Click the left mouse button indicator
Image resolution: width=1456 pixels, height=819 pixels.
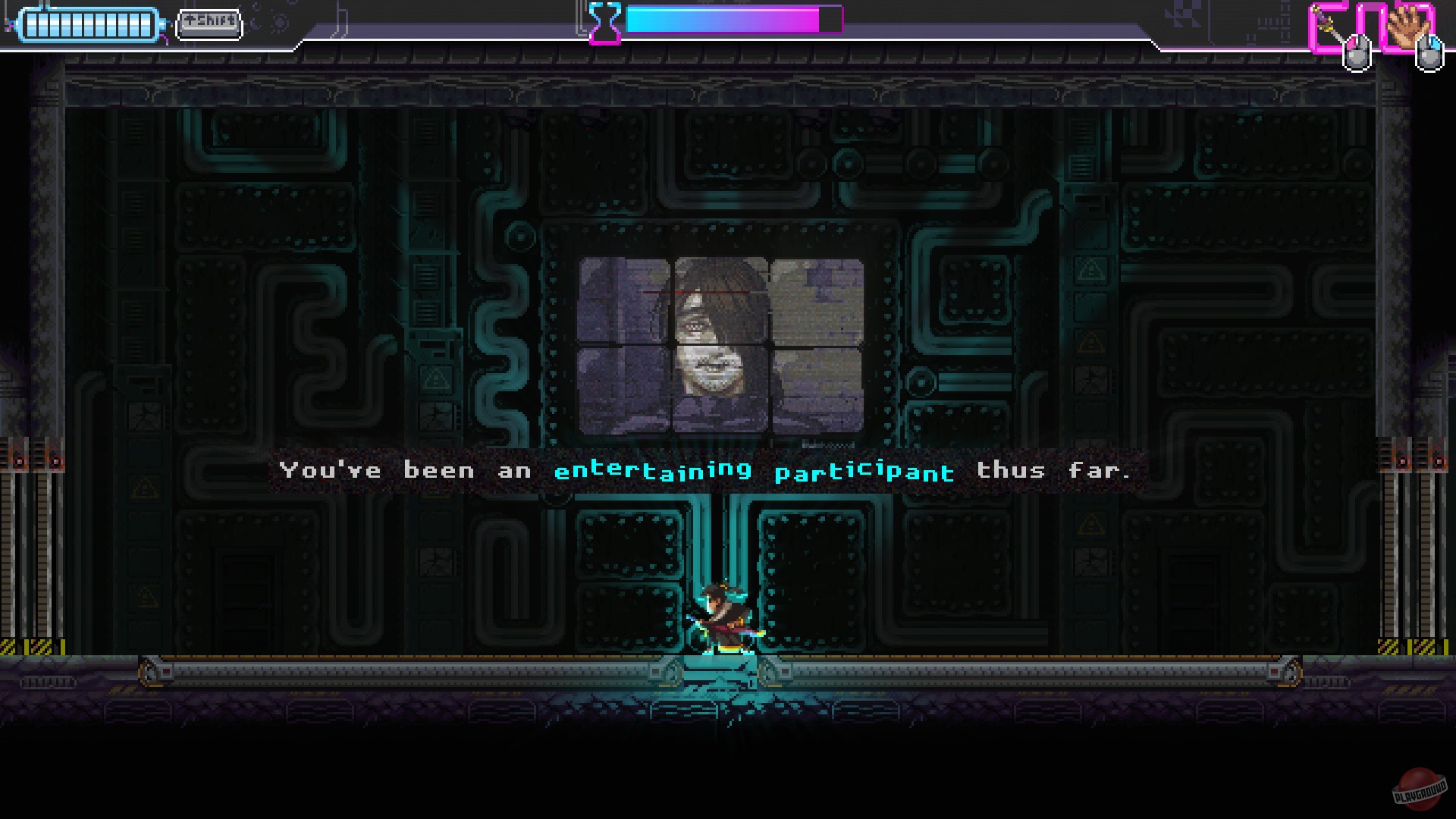pyautogui.click(x=1357, y=53)
